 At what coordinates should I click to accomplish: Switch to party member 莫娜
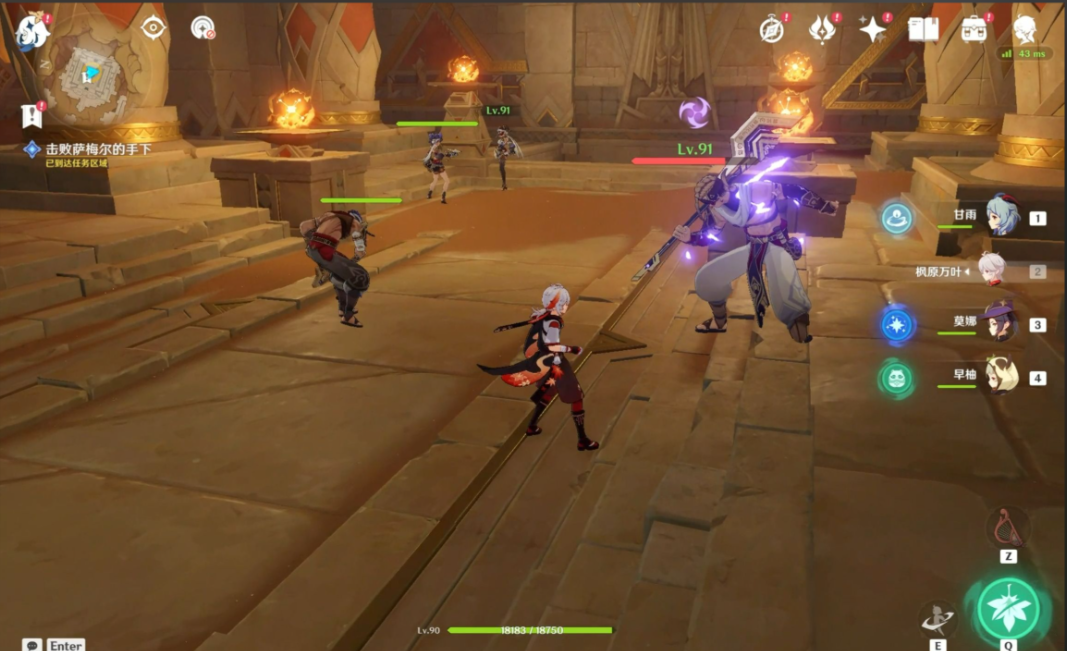click(x=999, y=324)
